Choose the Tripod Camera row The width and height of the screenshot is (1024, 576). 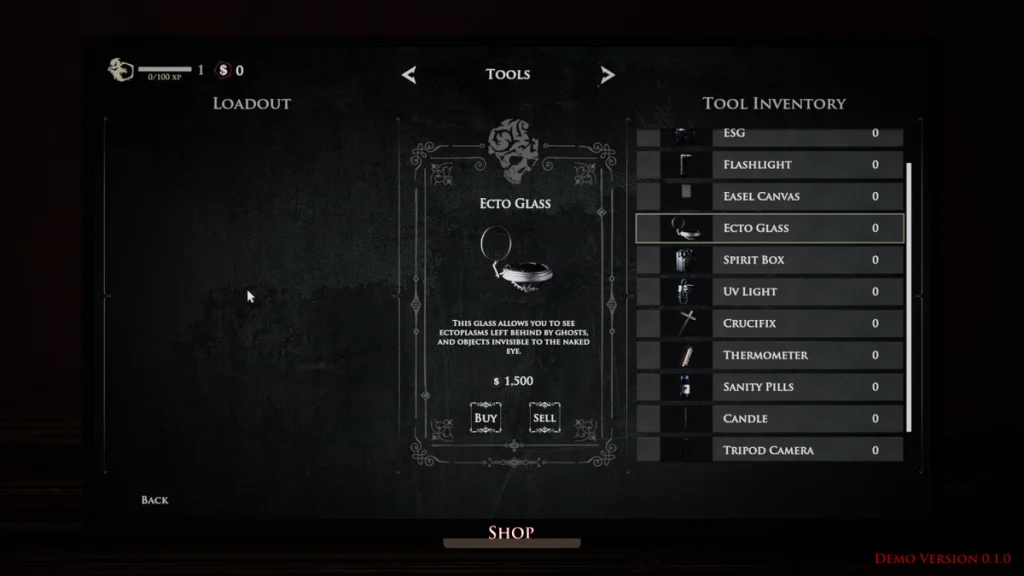point(770,450)
